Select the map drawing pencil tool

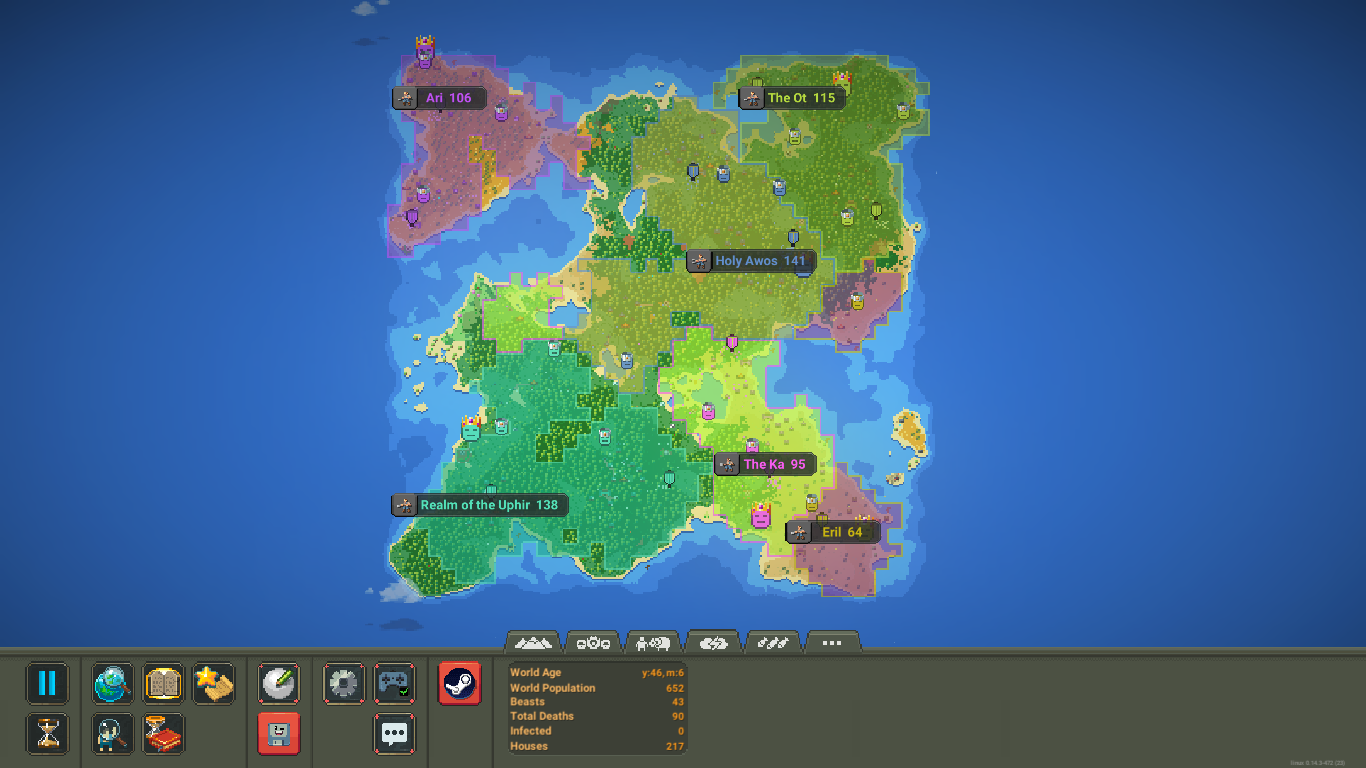point(278,683)
